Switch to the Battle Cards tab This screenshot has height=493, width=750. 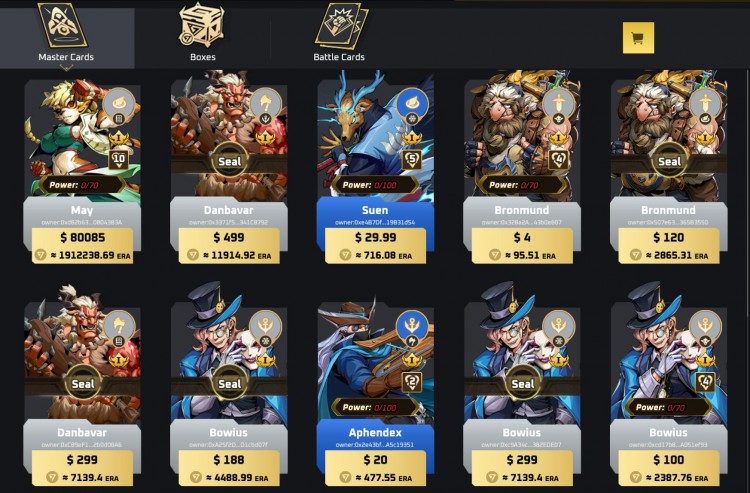339,35
